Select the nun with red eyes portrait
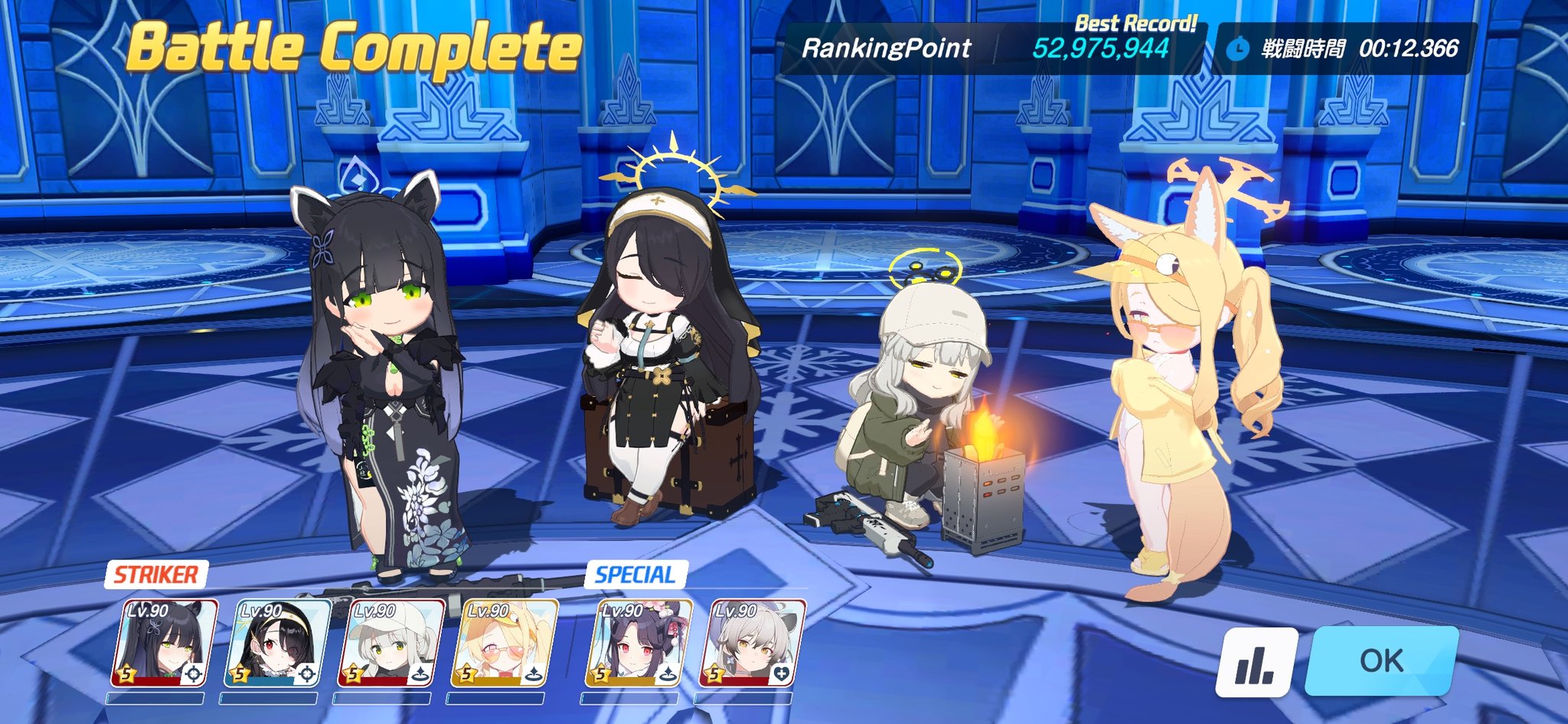This screenshot has height=724, width=1568. pyautogui.click(x=277, y=644)
